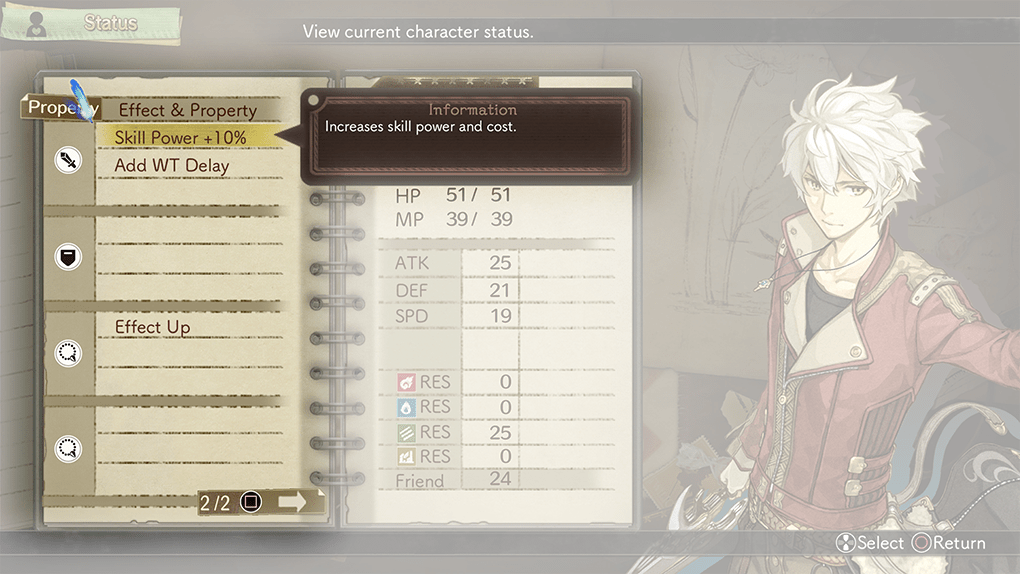Select the Skill Power +10% entry
The height and width of the screenshot is (574, 1020).
pyautogui.click(x=181, y=137)
